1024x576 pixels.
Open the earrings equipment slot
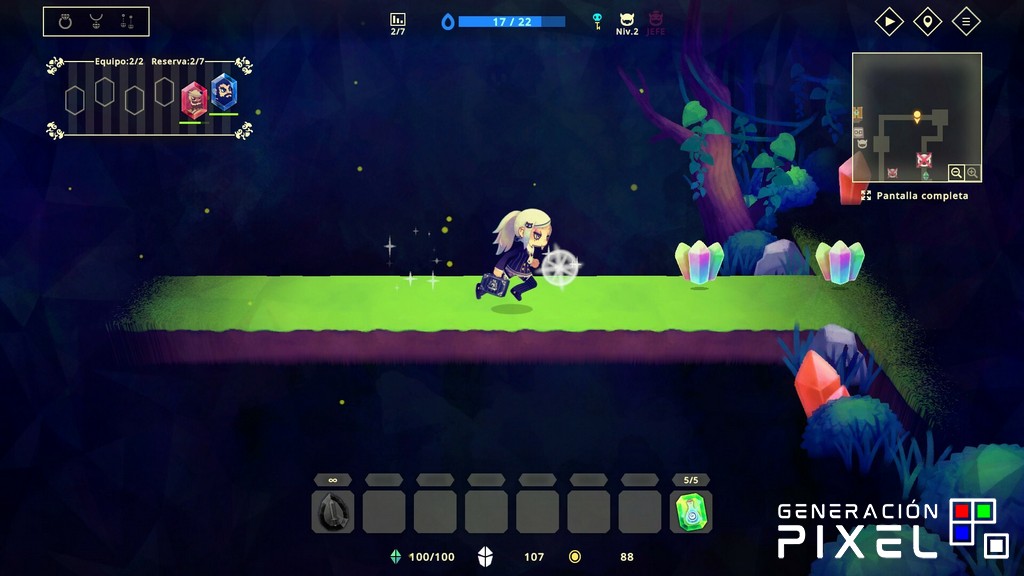pyautogui.click(x=127, y=21)
